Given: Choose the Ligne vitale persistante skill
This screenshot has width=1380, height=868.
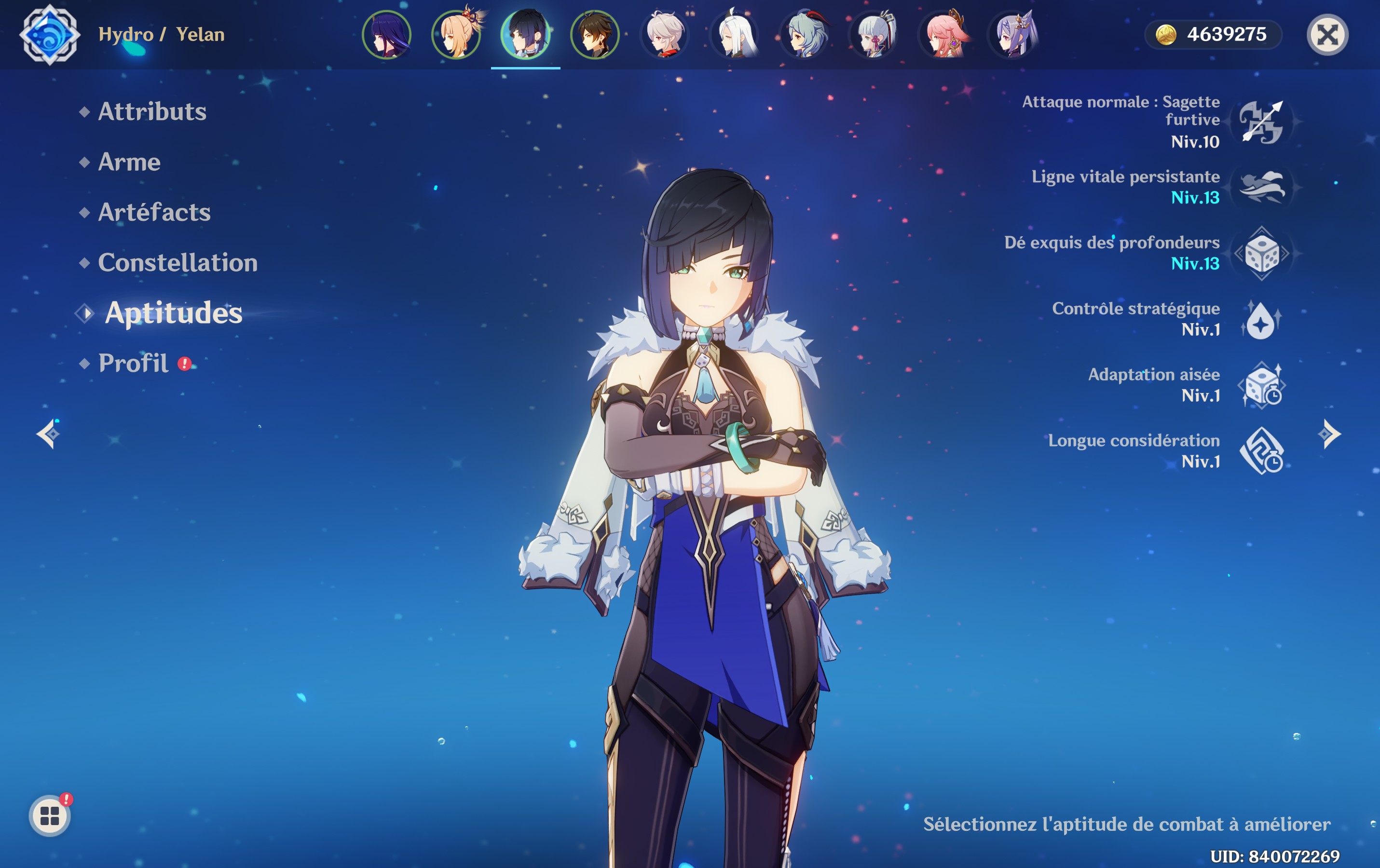Looking at the screenshot, I should 1261,187.
